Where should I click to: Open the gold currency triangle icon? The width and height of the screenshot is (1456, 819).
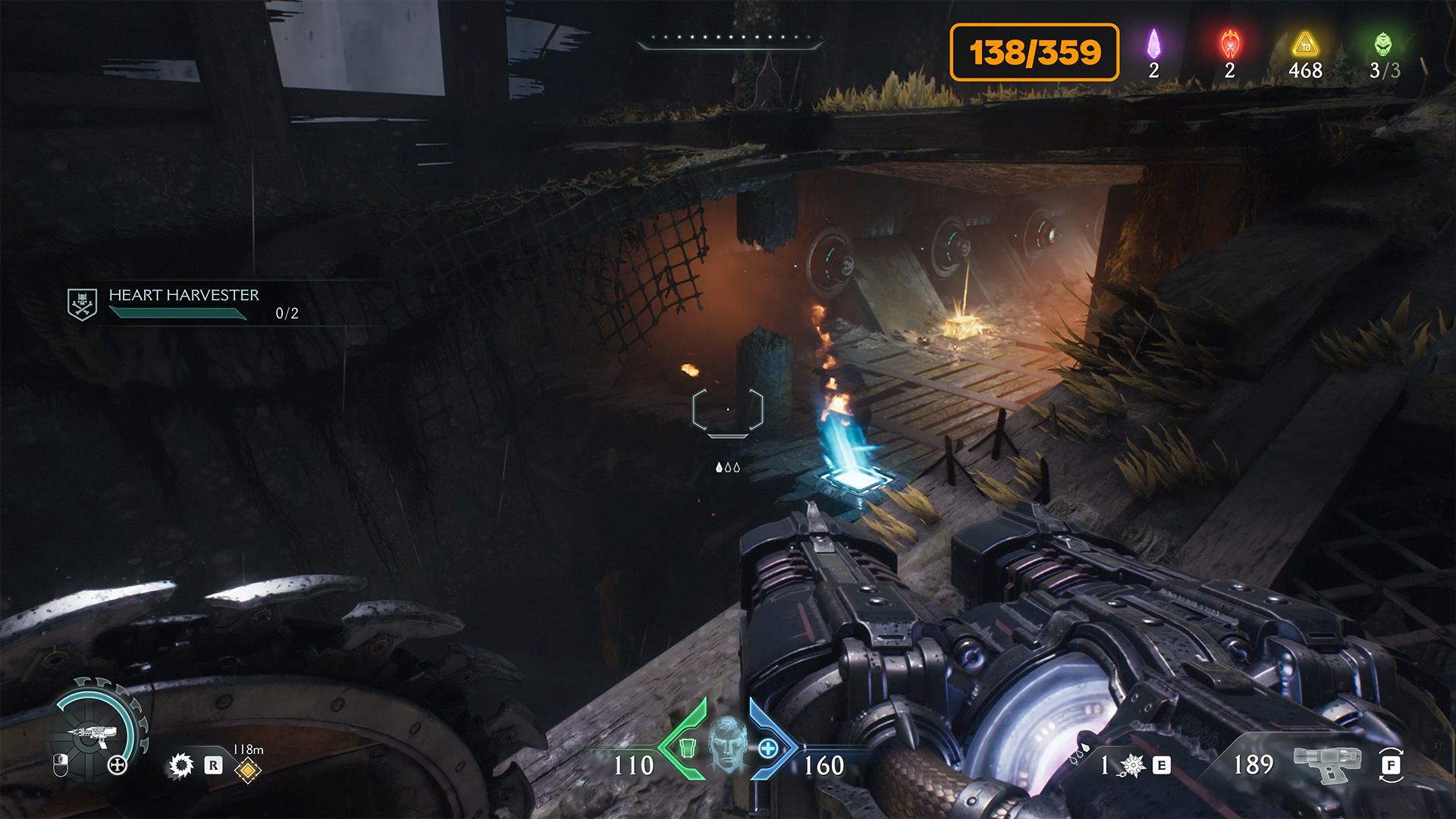click(x=1305, y=45)
